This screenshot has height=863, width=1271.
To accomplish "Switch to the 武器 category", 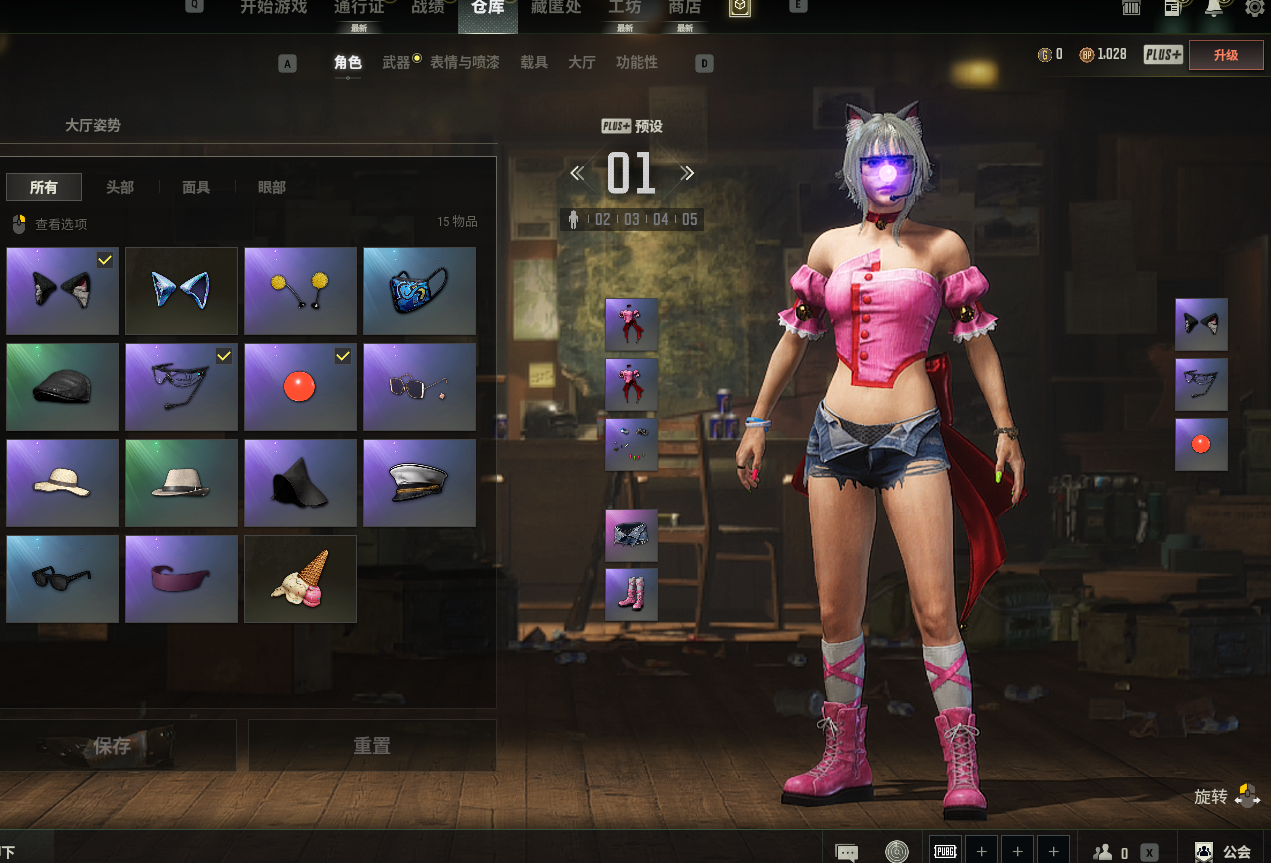I will click(x=396, y=62).
